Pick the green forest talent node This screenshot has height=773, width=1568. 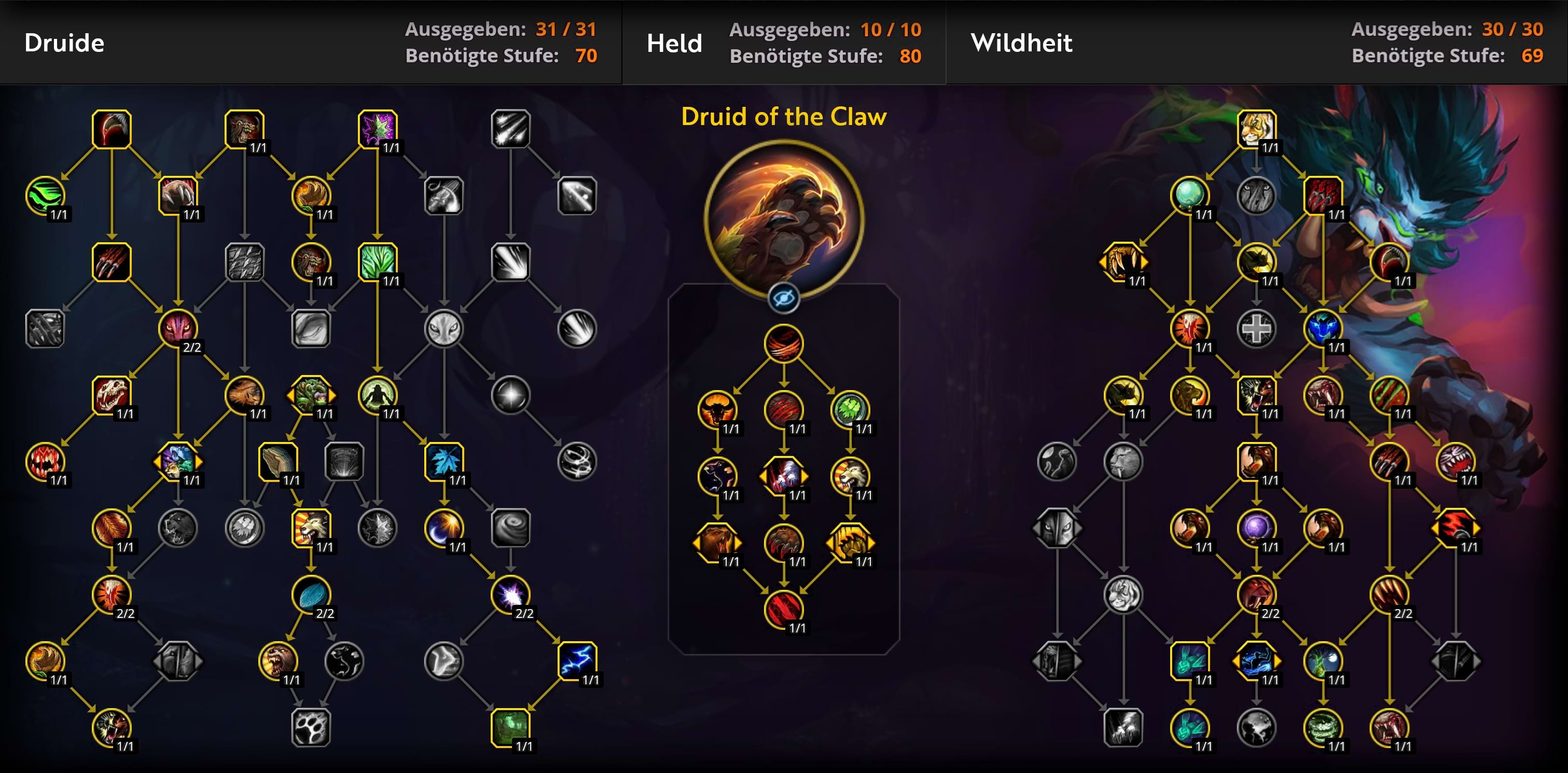point(510,727)
